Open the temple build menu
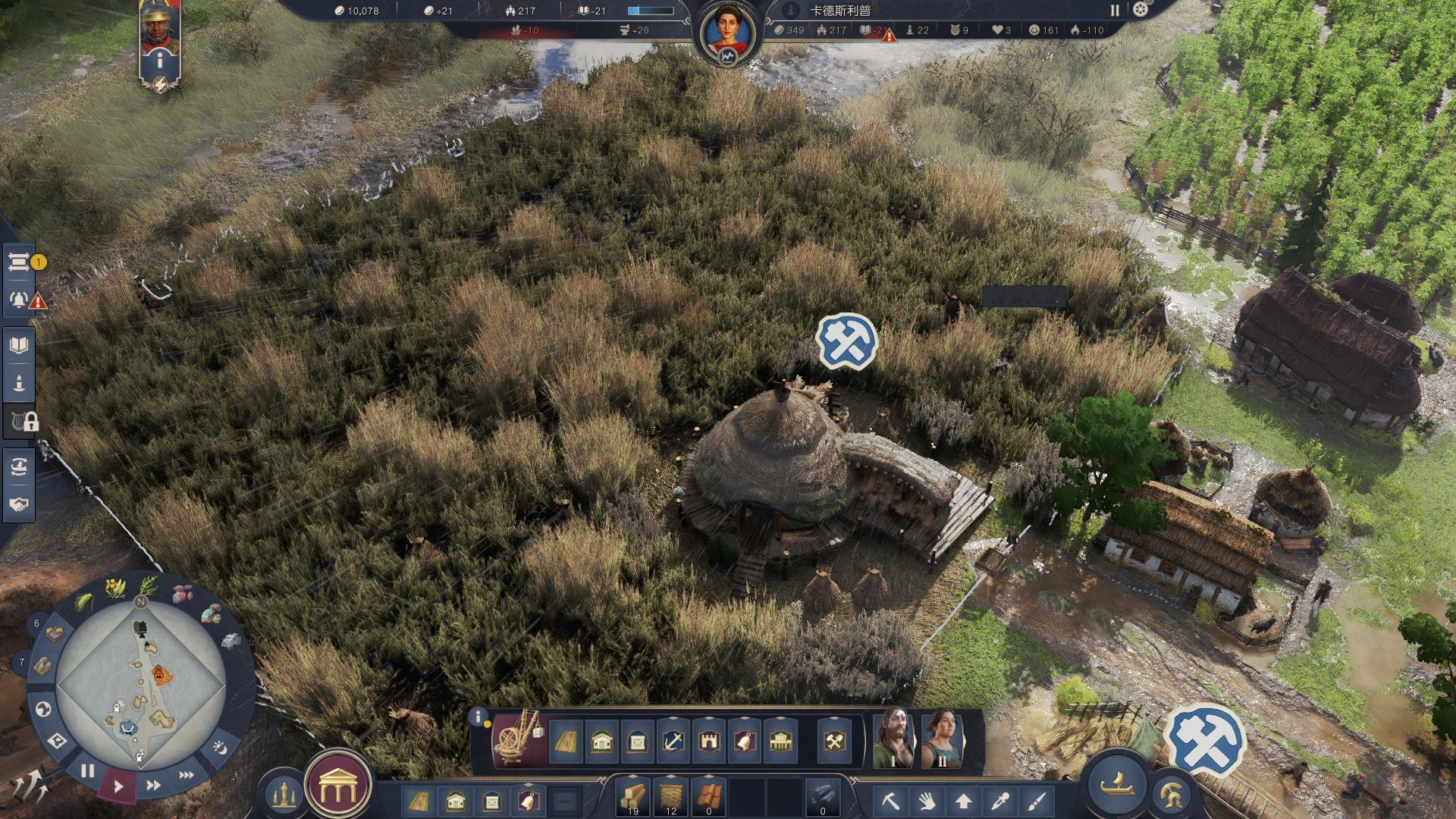The height and width of the screenshot is (819, 1456). 337,789
